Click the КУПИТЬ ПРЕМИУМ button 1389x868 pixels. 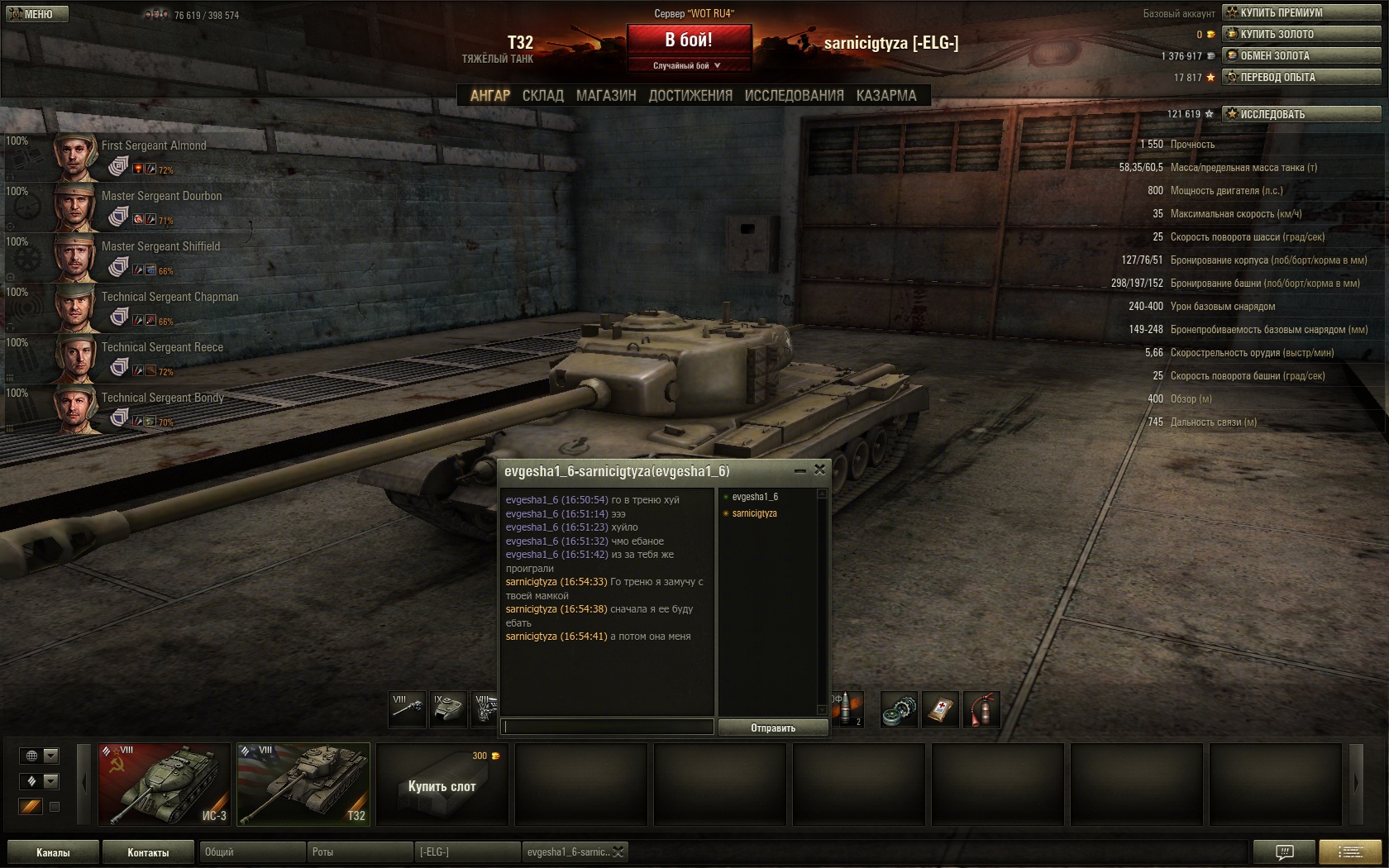pos(1301,12)
